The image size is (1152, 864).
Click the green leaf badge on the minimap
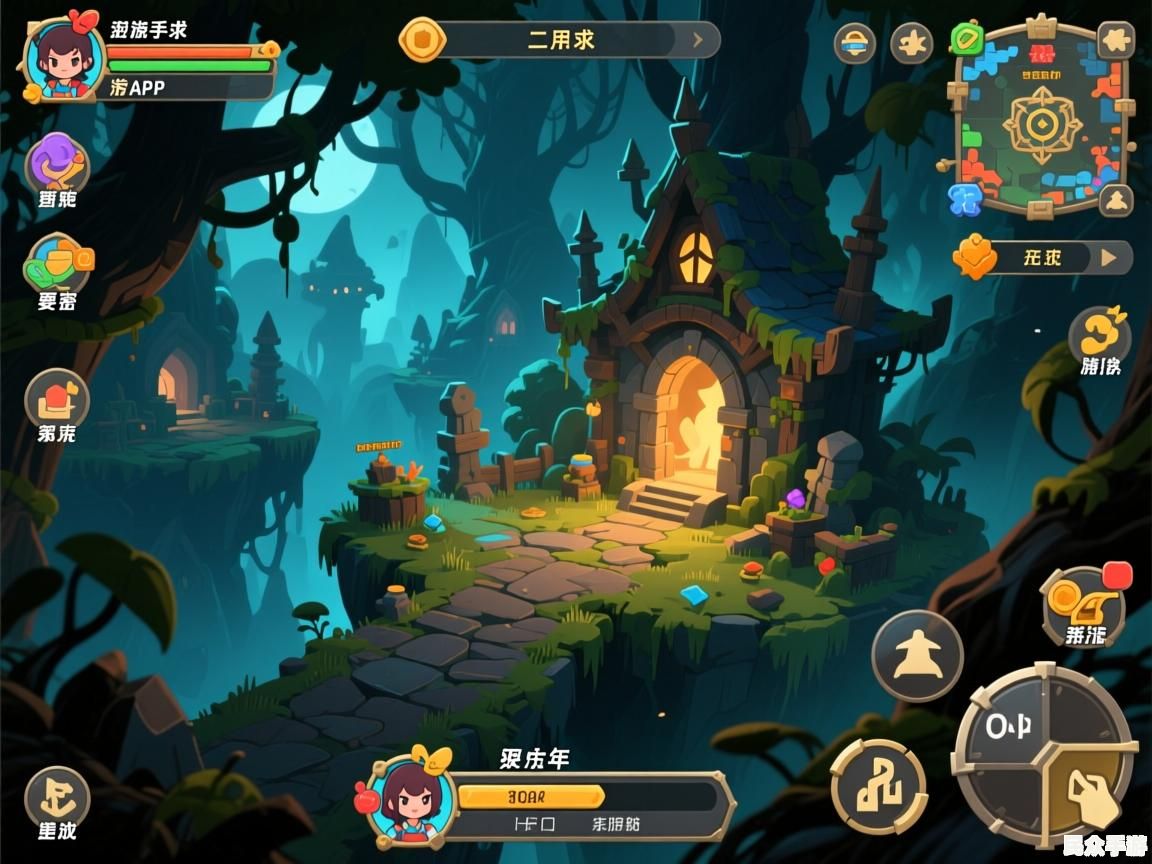(967, 40)
